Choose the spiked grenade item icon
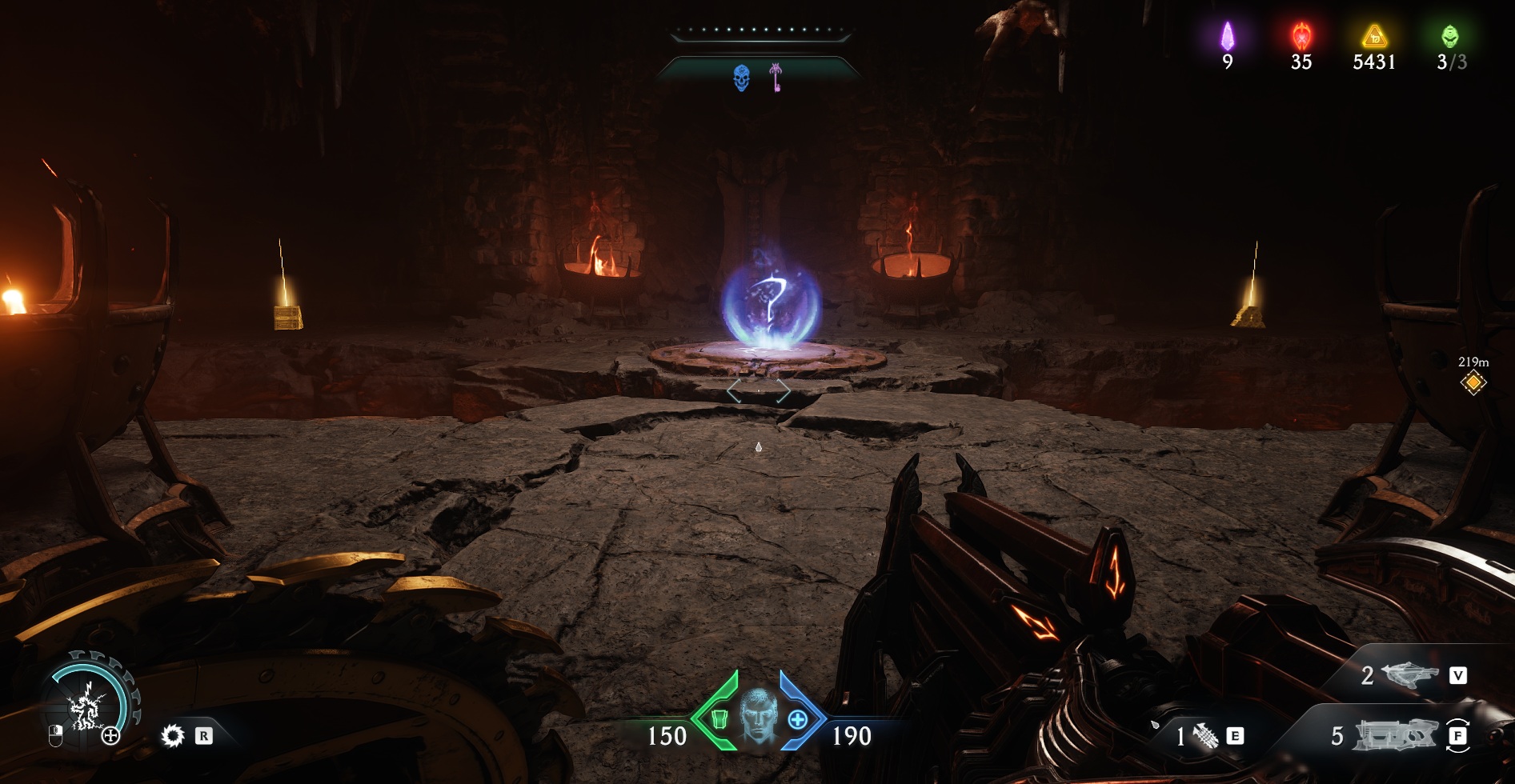 pos(1204,735)
